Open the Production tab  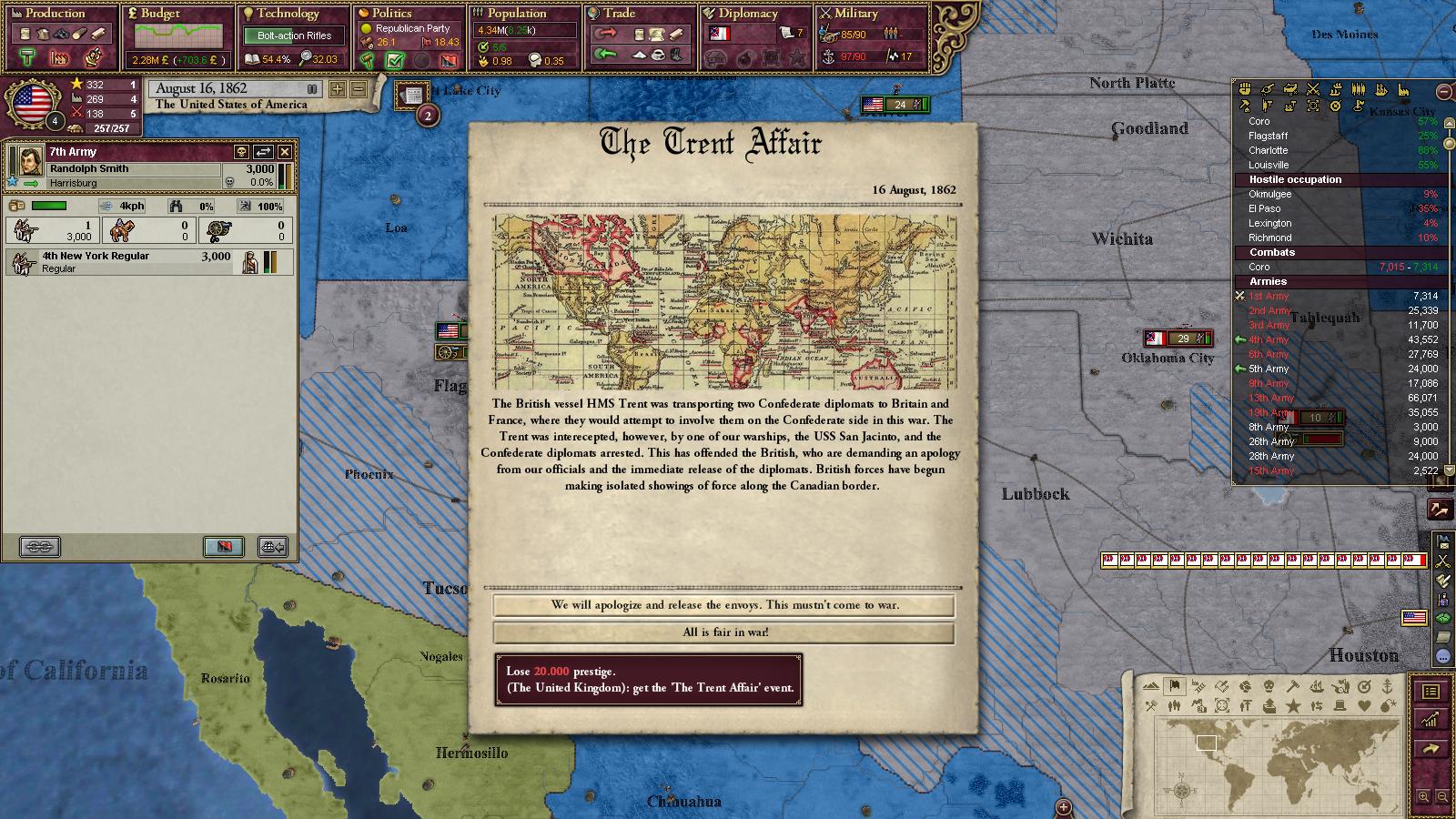[56, 14]
